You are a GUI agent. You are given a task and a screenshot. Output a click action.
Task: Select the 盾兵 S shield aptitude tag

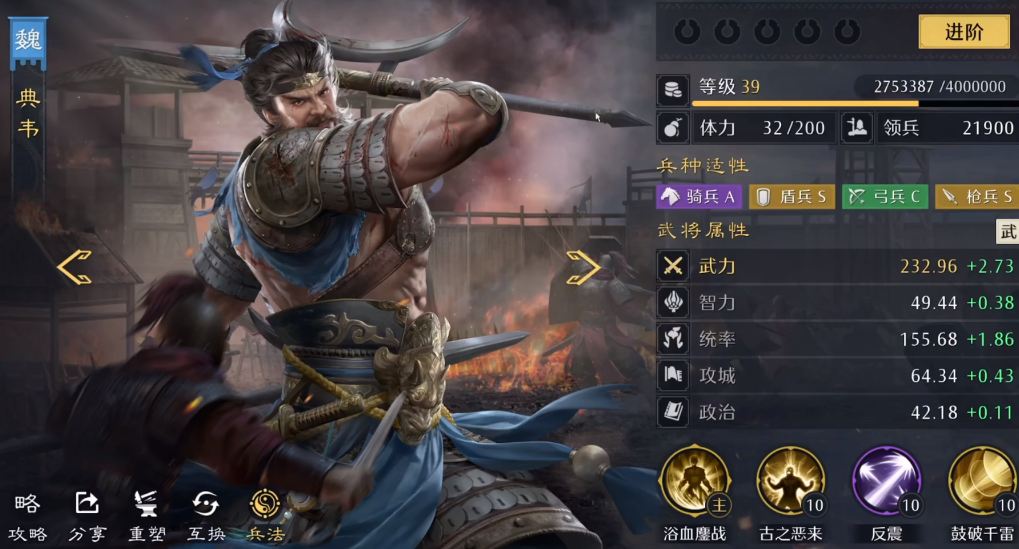point(791,197)
